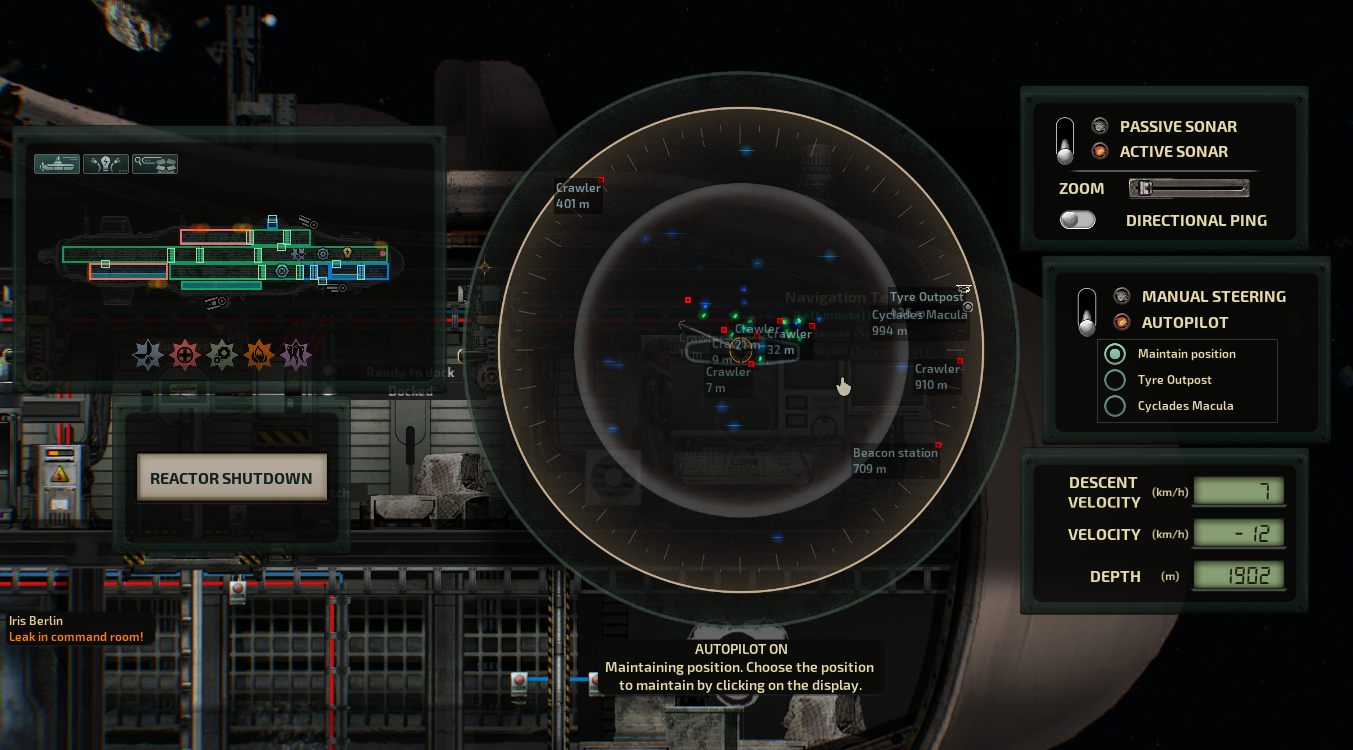The image size is (1353, 750).
Task: Enable directional ping
Action: tap(1077, 219)
